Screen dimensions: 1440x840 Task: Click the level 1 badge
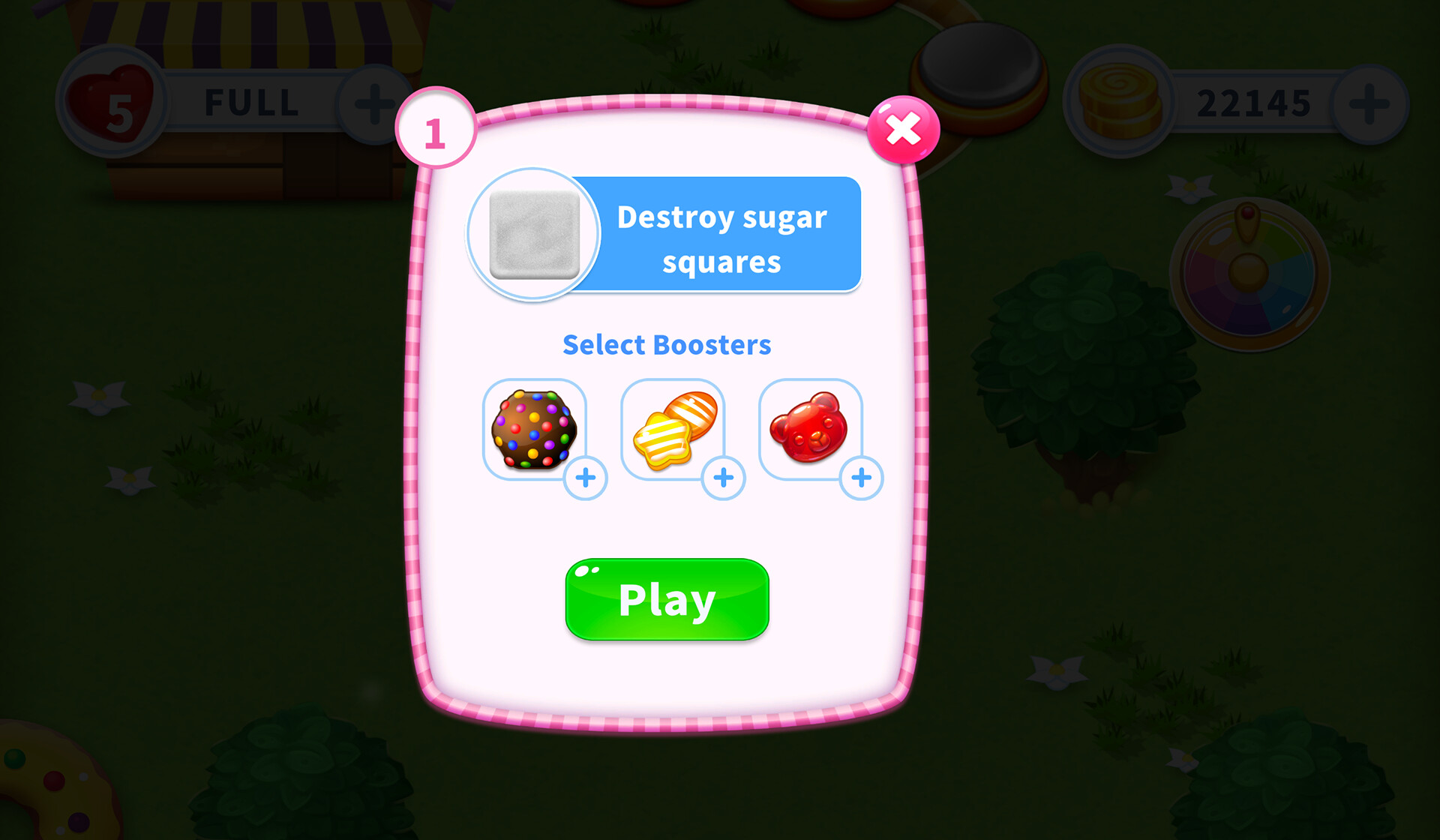tap(436, 127)
